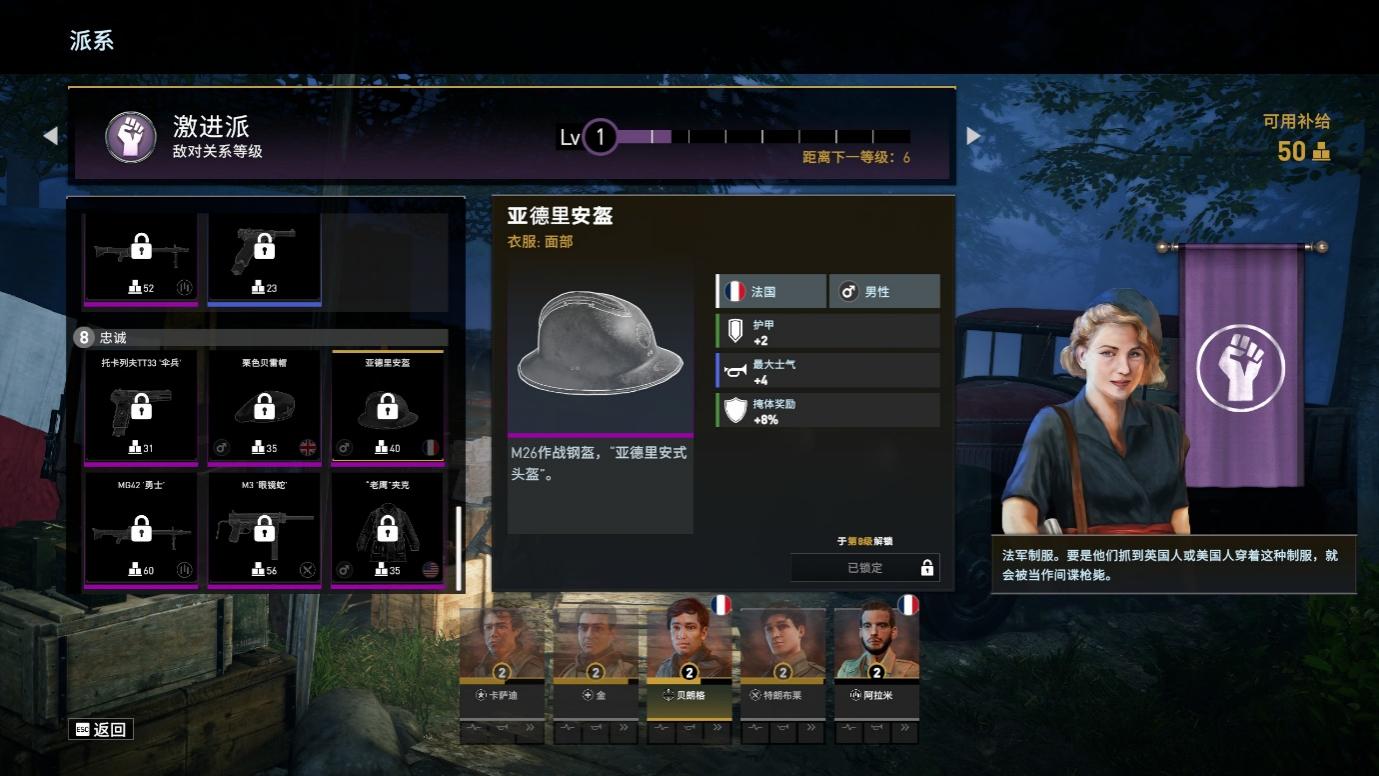Select the 亚德里安盔 helmet tile in the item grid
Viewport: 1379px width, 776px height.
[387, 407]
